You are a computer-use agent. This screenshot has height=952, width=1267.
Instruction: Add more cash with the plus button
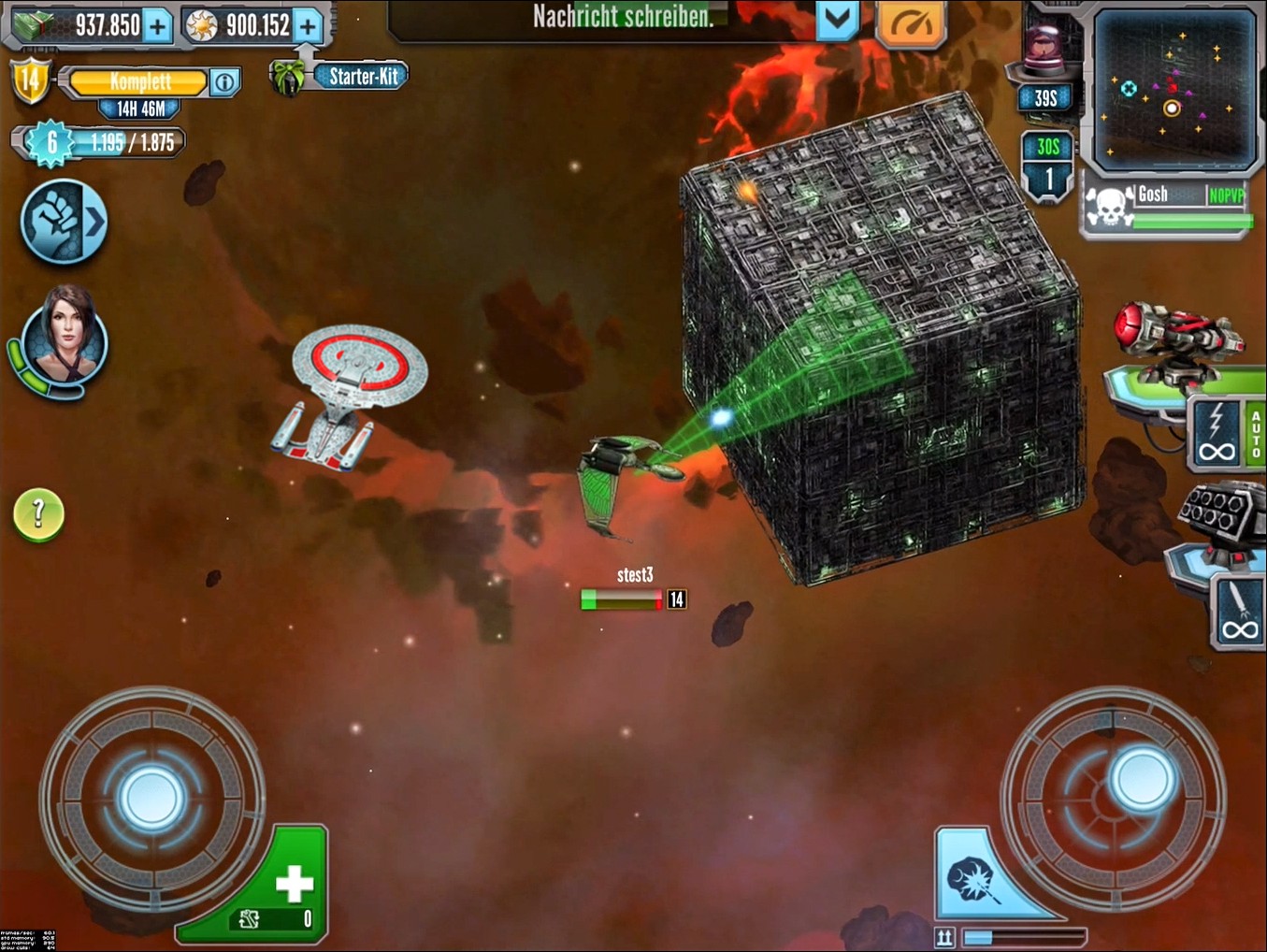[157, 26]
